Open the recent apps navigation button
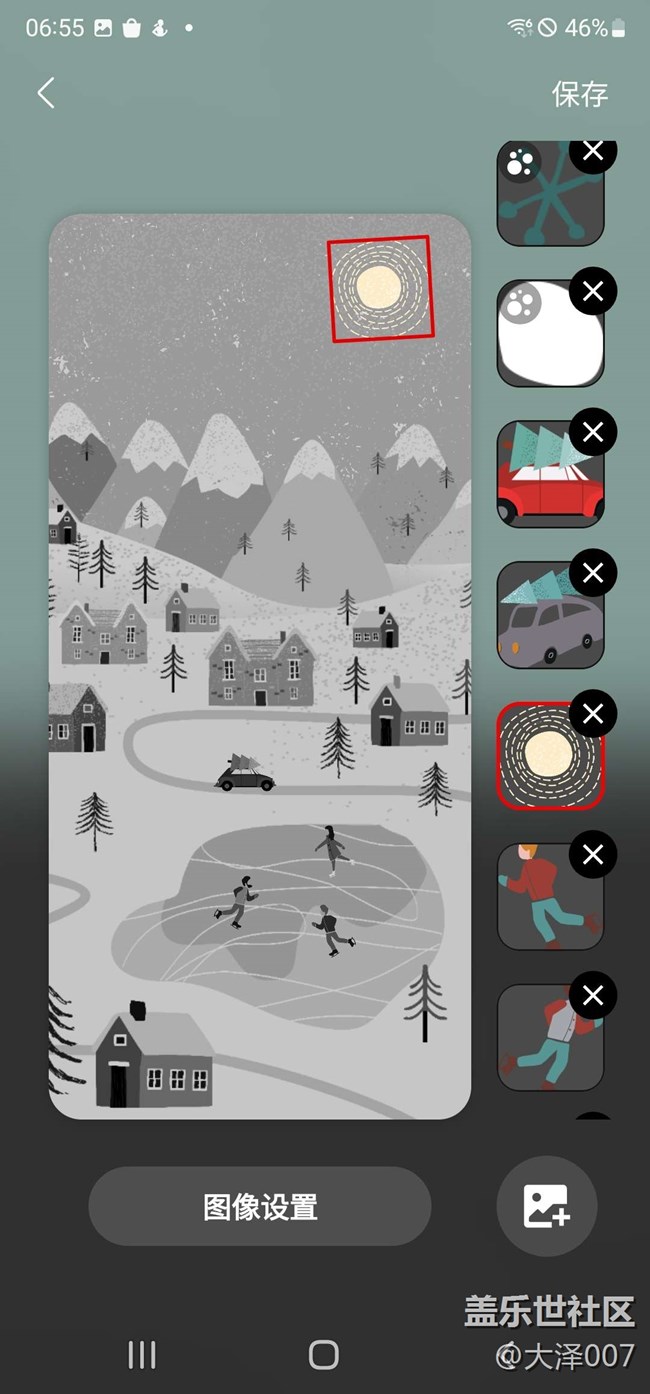This screenshot has height=1394, width=650. click(142, 1355)
